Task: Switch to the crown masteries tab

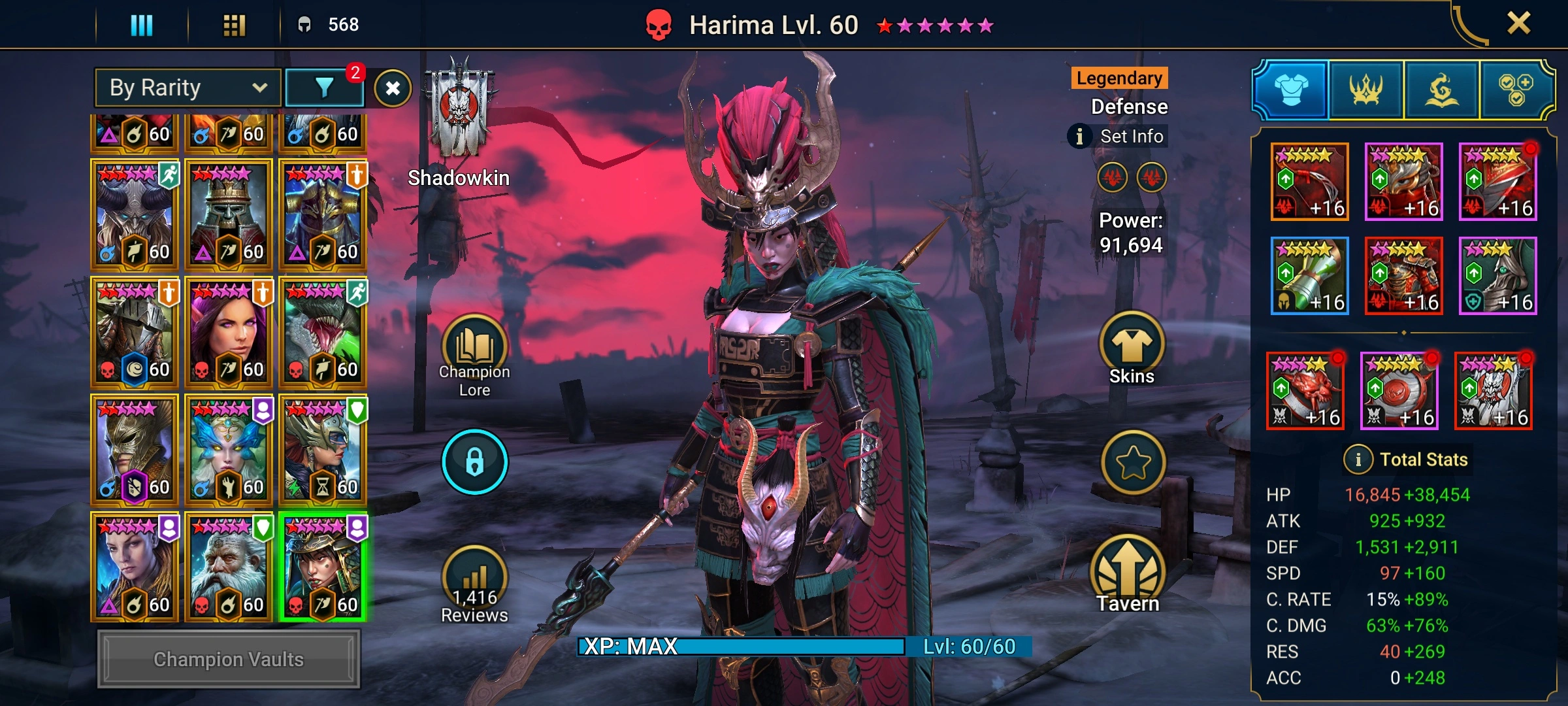Action: [1366, 90]
